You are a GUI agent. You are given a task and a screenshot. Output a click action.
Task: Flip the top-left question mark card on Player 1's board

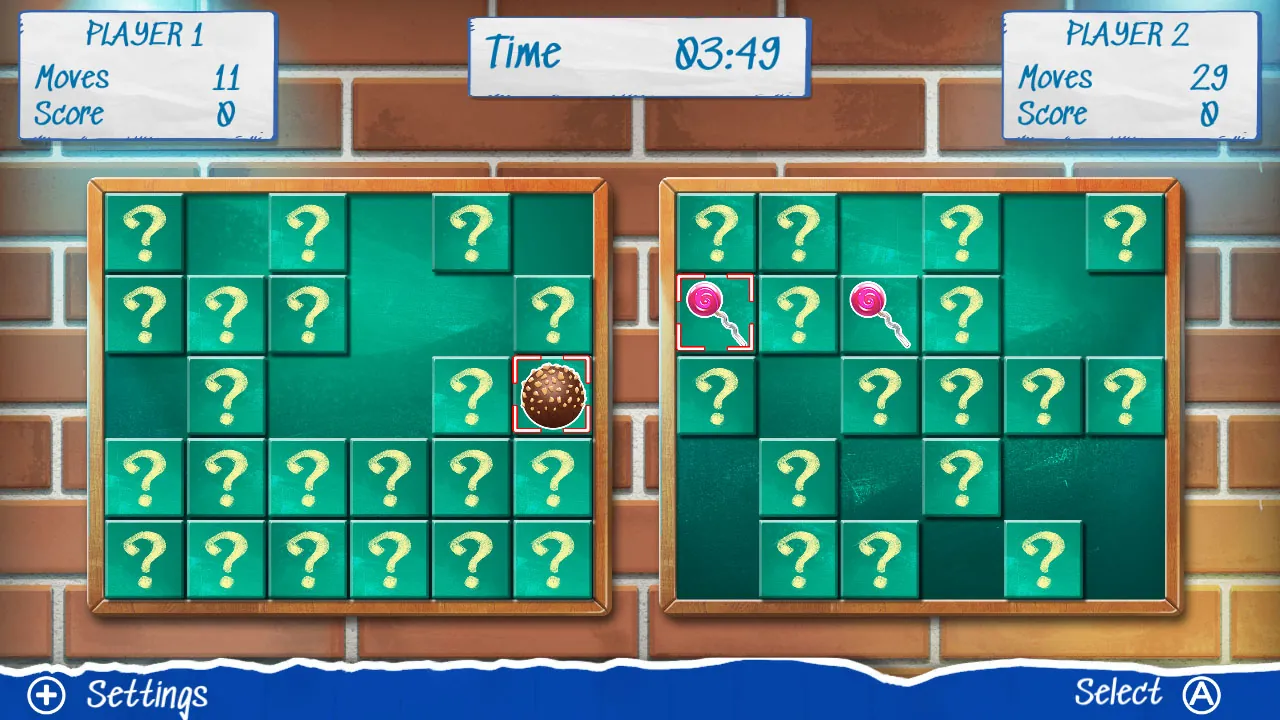click(x=144, y=230)
